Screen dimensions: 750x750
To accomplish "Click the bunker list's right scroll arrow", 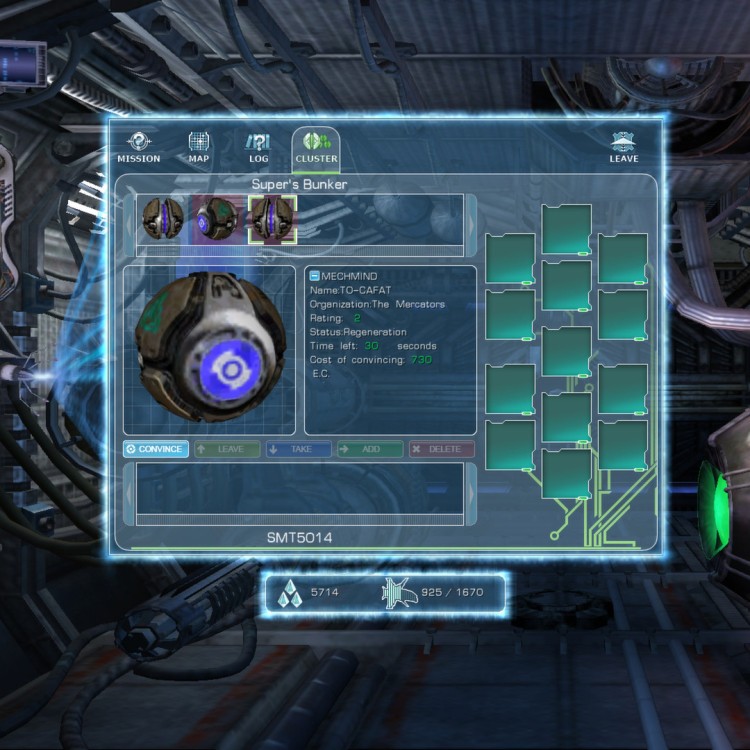I will point(471,220).
